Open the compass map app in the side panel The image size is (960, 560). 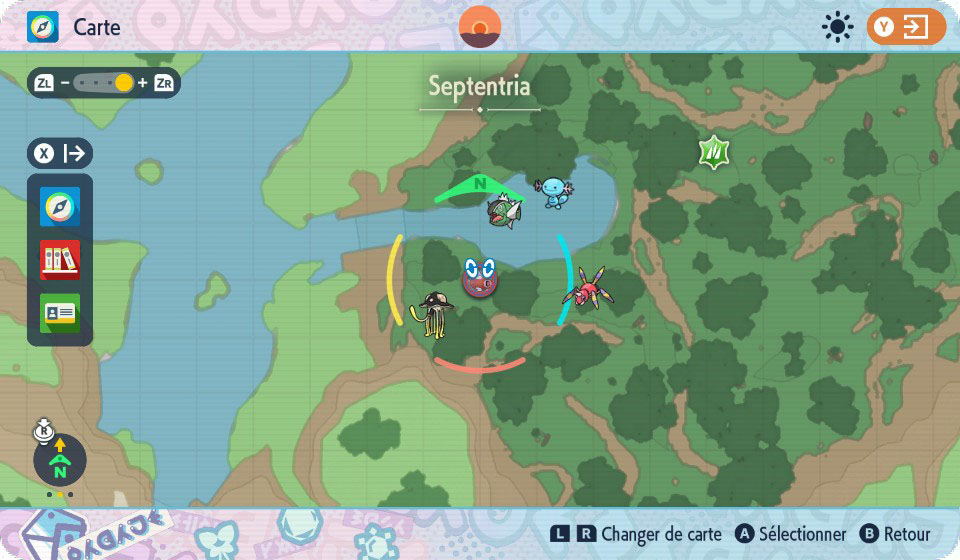point(60,207)
